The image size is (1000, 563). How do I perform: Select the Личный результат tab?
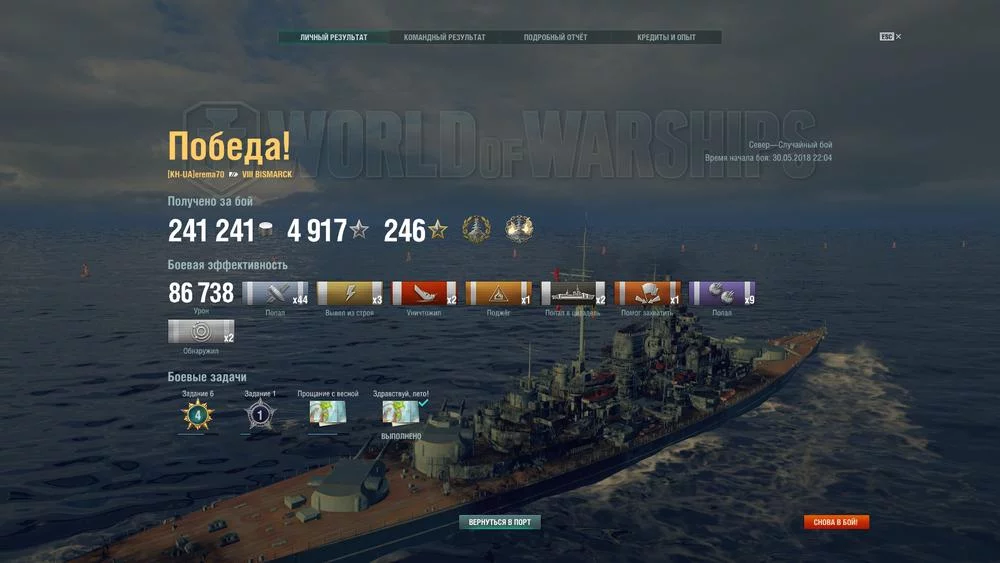point(333,38)
